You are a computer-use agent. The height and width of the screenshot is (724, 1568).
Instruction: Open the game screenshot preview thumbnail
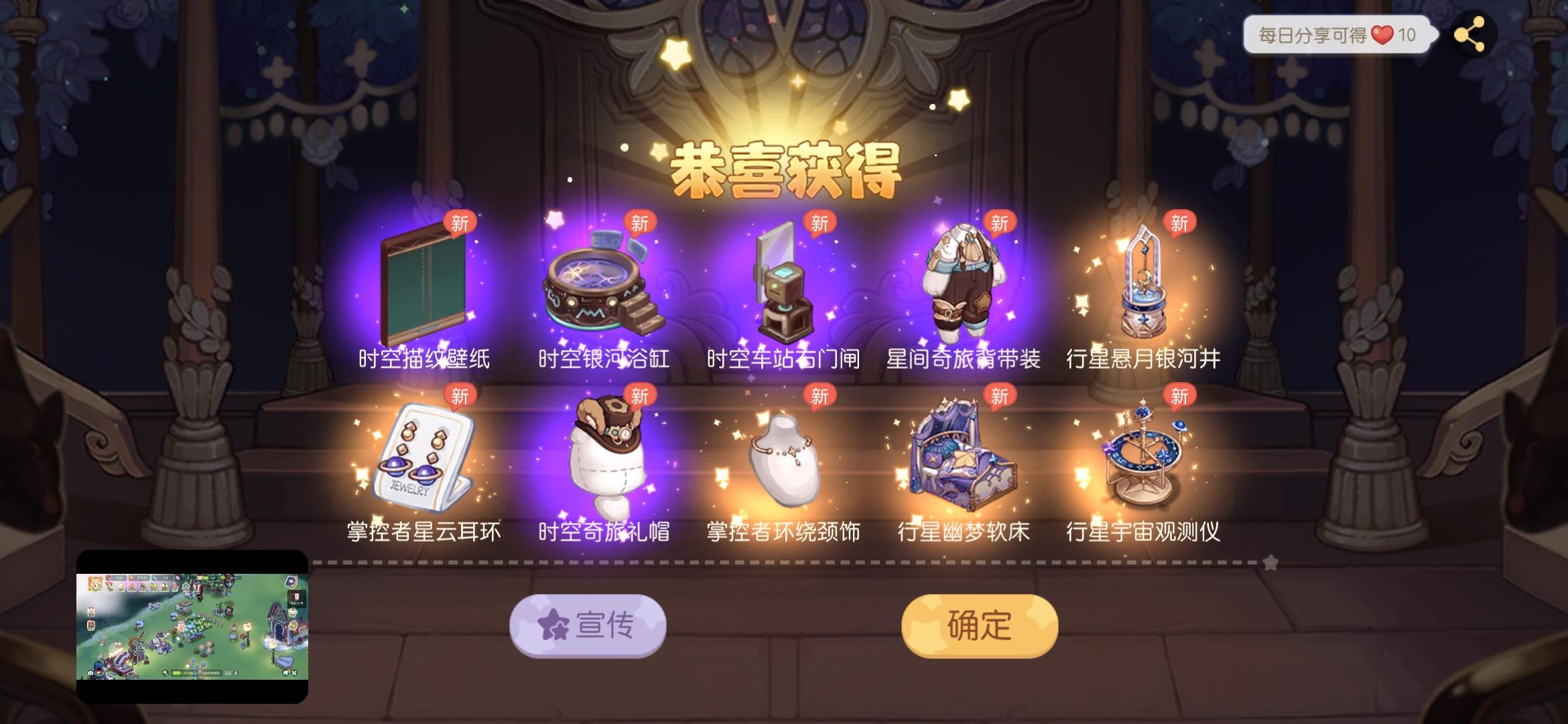pos(193,626)
